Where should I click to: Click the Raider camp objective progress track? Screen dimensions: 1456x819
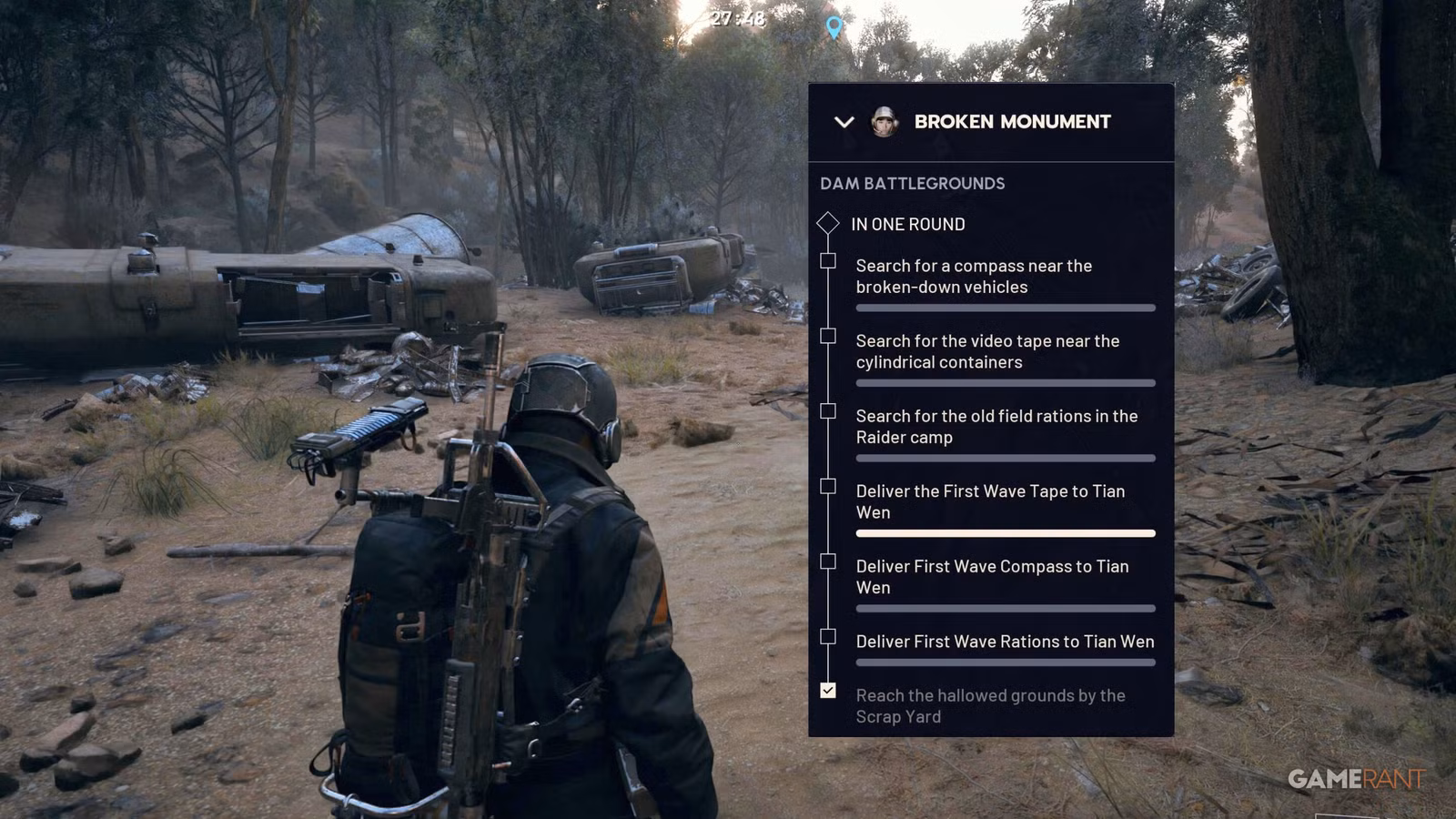(x=1005, y=459)
